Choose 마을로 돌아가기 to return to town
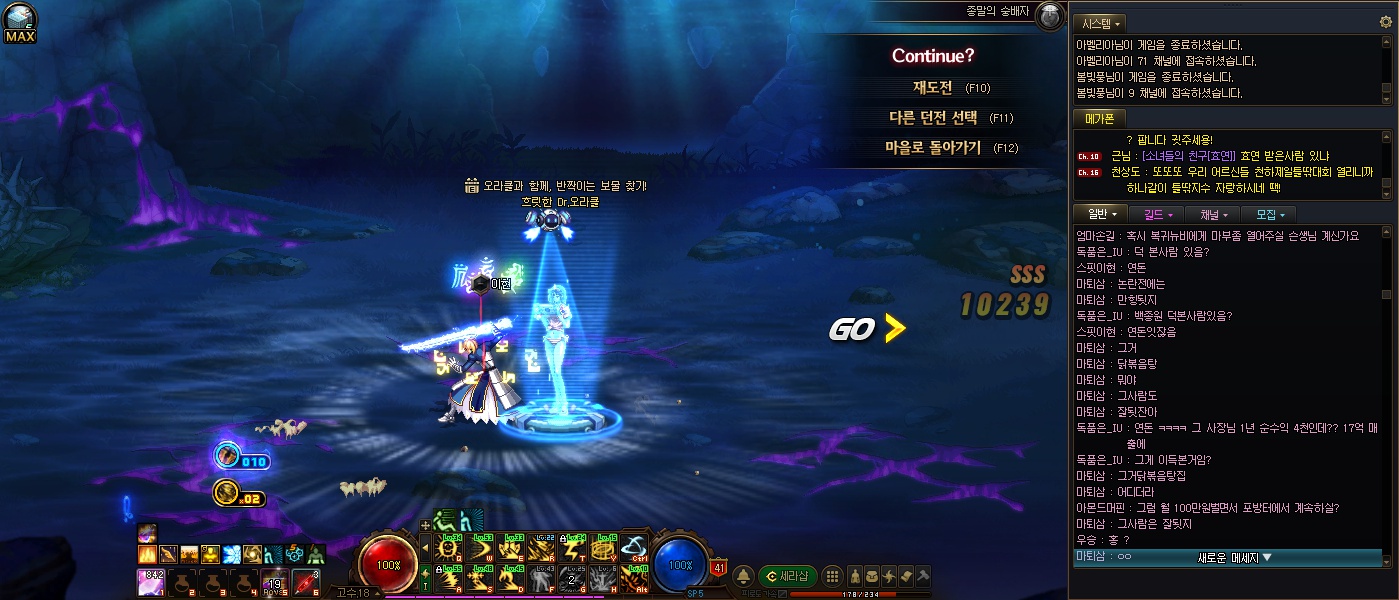This screenshot has width=1399, height=600. click(933, 147)
